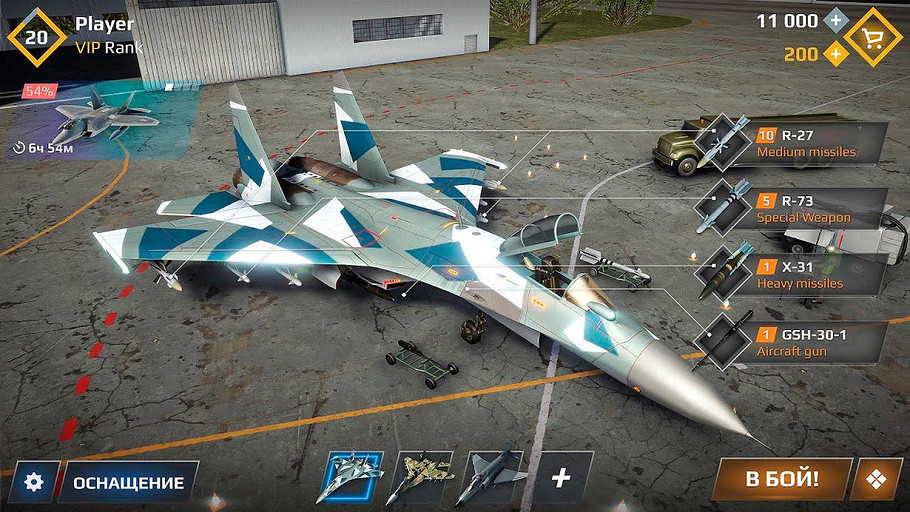Image resolution: width=910 pixels, height=512 pixels.
Task: Open settings via the gear icon
Action: point(35,482)
